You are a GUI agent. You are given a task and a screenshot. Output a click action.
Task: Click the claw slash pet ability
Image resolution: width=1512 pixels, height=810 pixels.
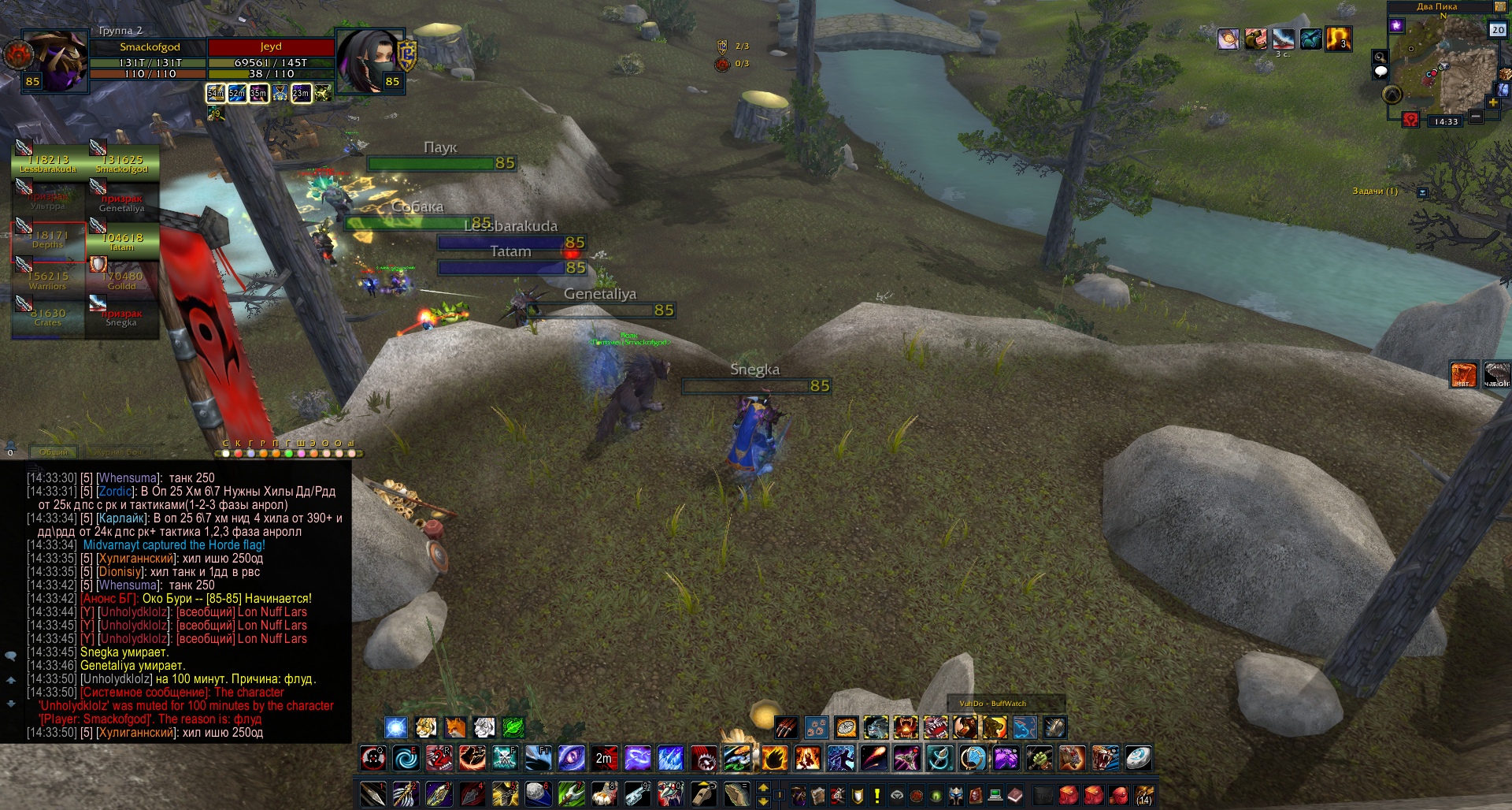click(x=786, y=726)
